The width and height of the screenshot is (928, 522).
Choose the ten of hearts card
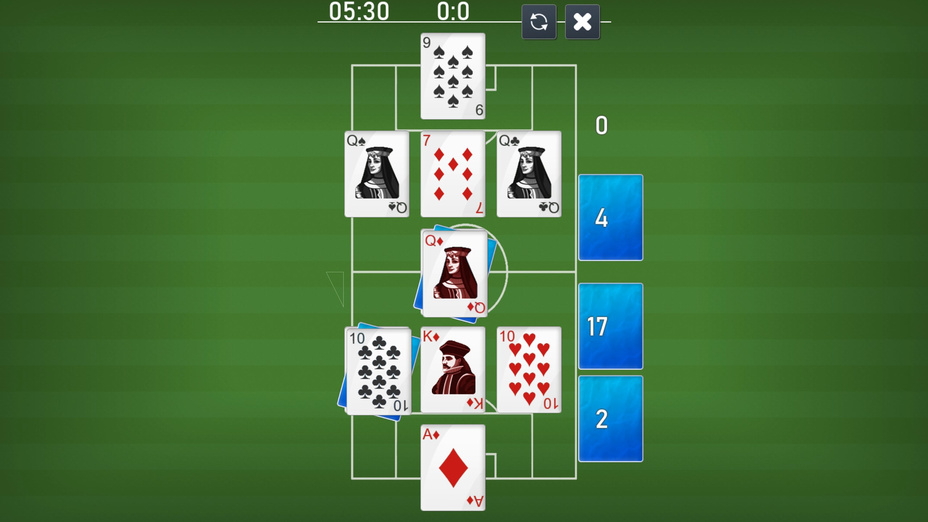point(529,370)
